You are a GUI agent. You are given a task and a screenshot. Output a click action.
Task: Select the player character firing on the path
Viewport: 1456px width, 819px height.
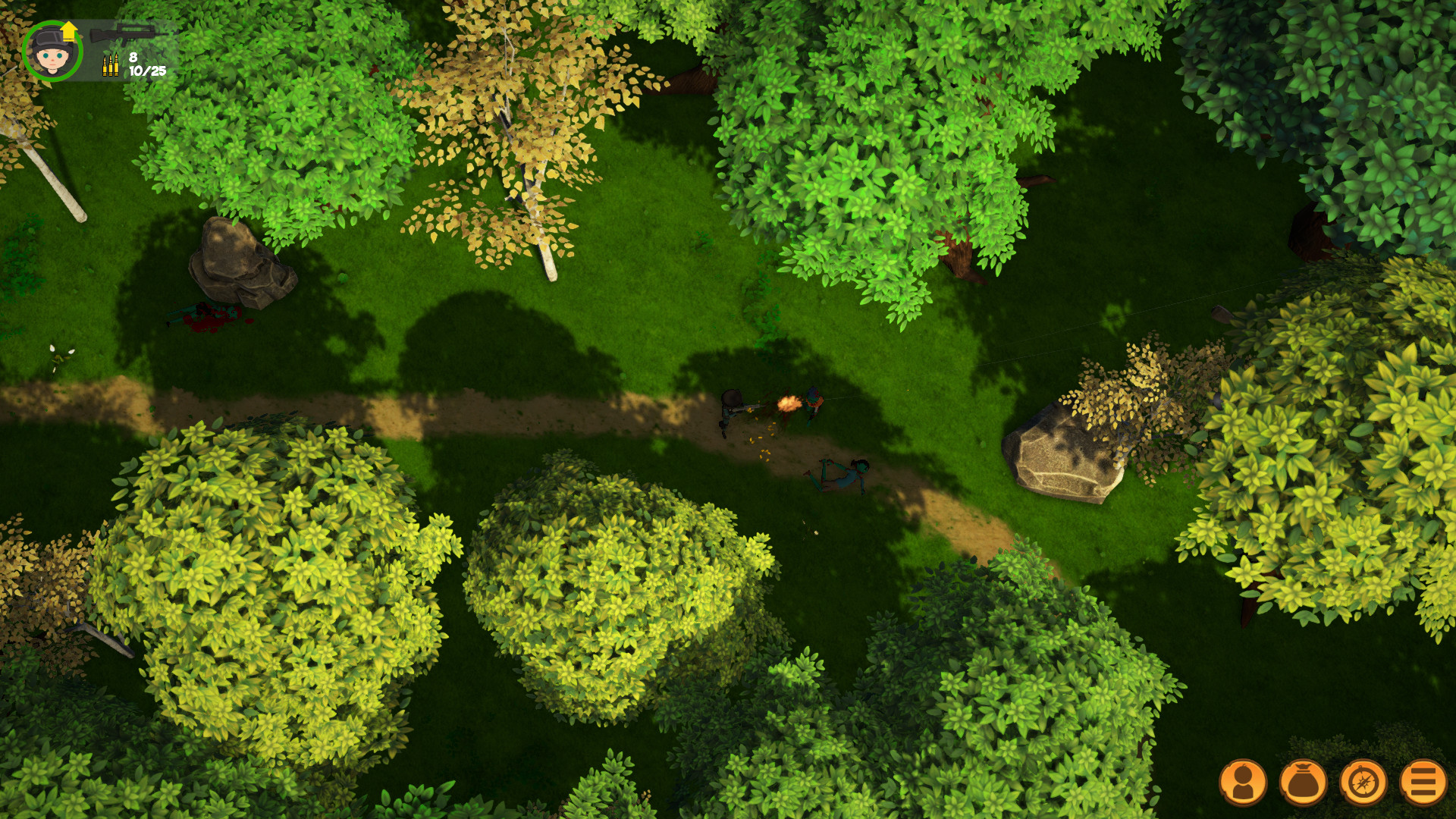tap(732, 409)
